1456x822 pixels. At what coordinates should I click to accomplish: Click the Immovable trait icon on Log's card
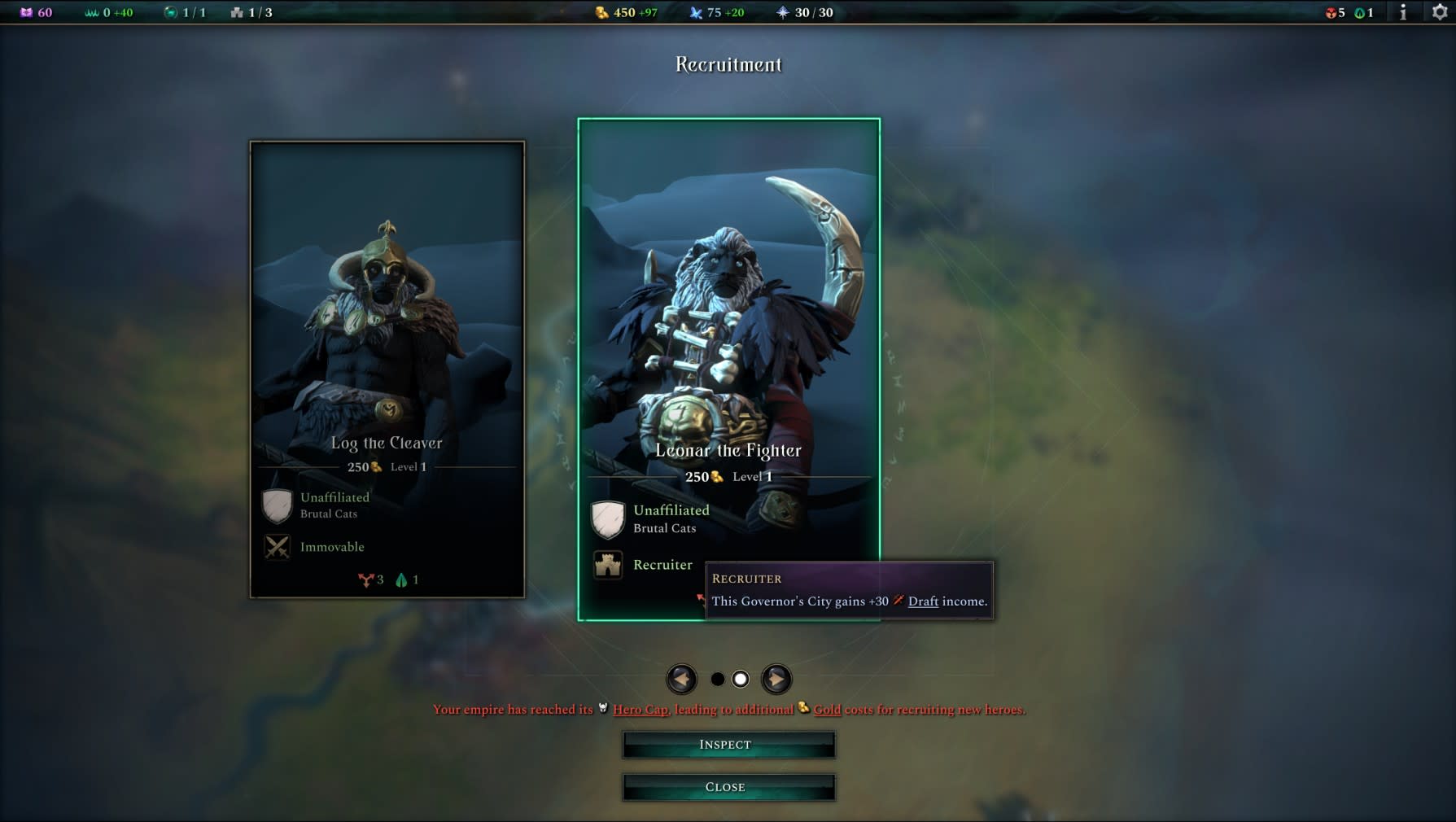277,547
